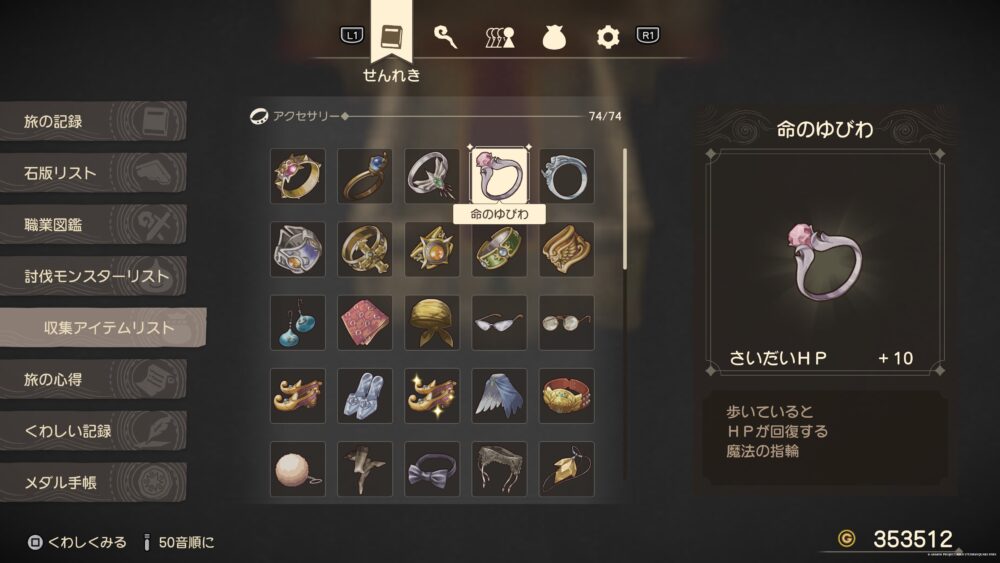Select the white fluffy pom-pom item
The height and width of the screenshot is (563, 1000).
[297, 469]
